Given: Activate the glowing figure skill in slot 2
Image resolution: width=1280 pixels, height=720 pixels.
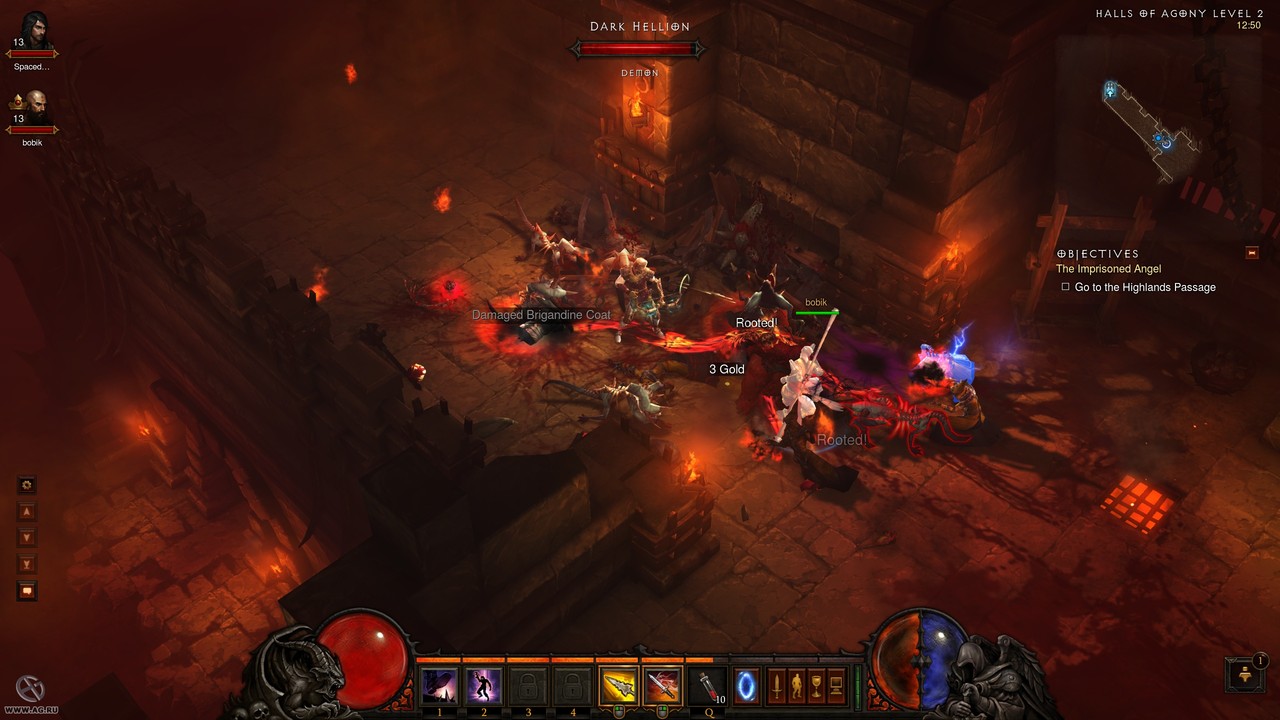Looking at the screenshot, I should click(484, 686).
